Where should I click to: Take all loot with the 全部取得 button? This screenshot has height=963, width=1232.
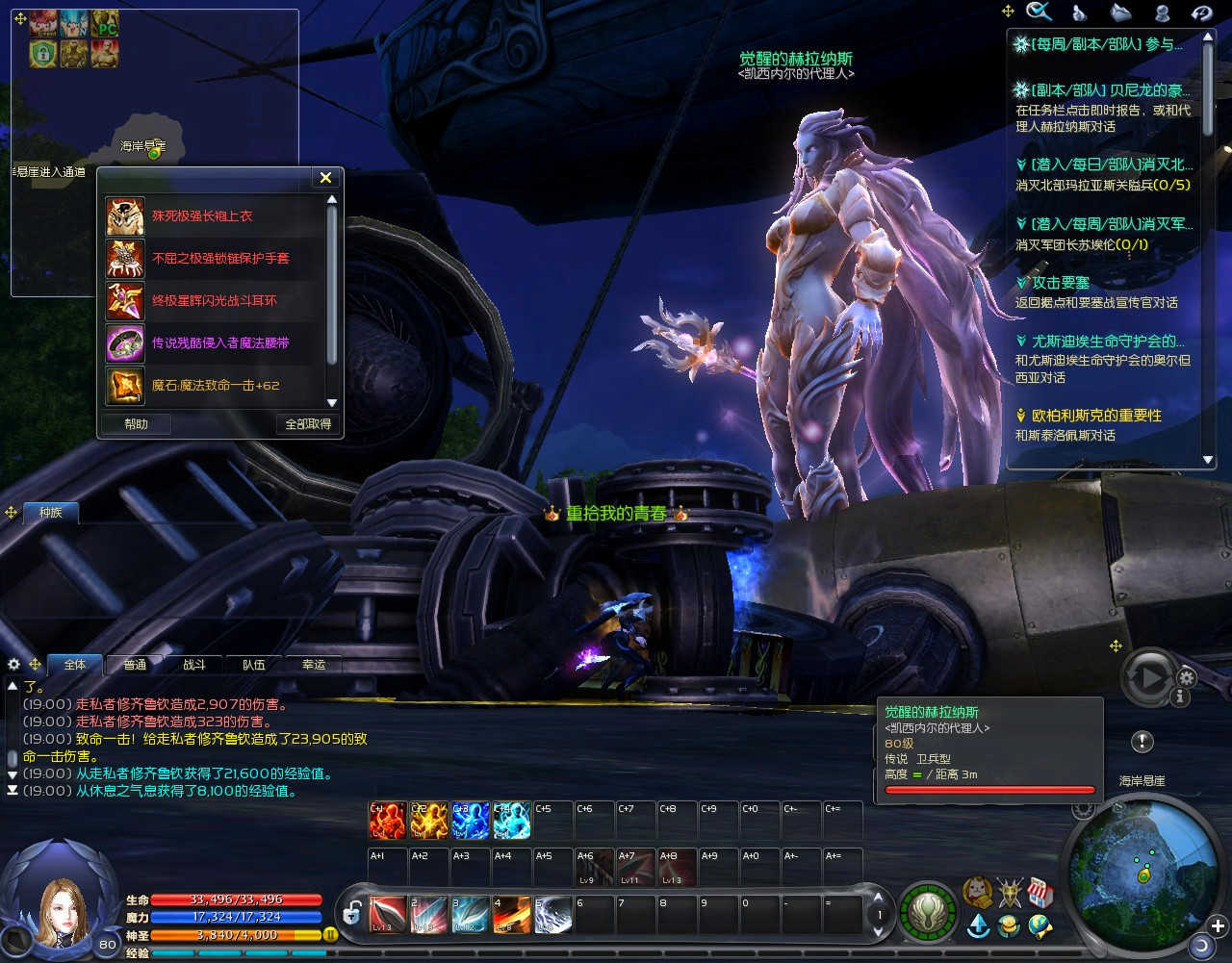click(308, 424)
